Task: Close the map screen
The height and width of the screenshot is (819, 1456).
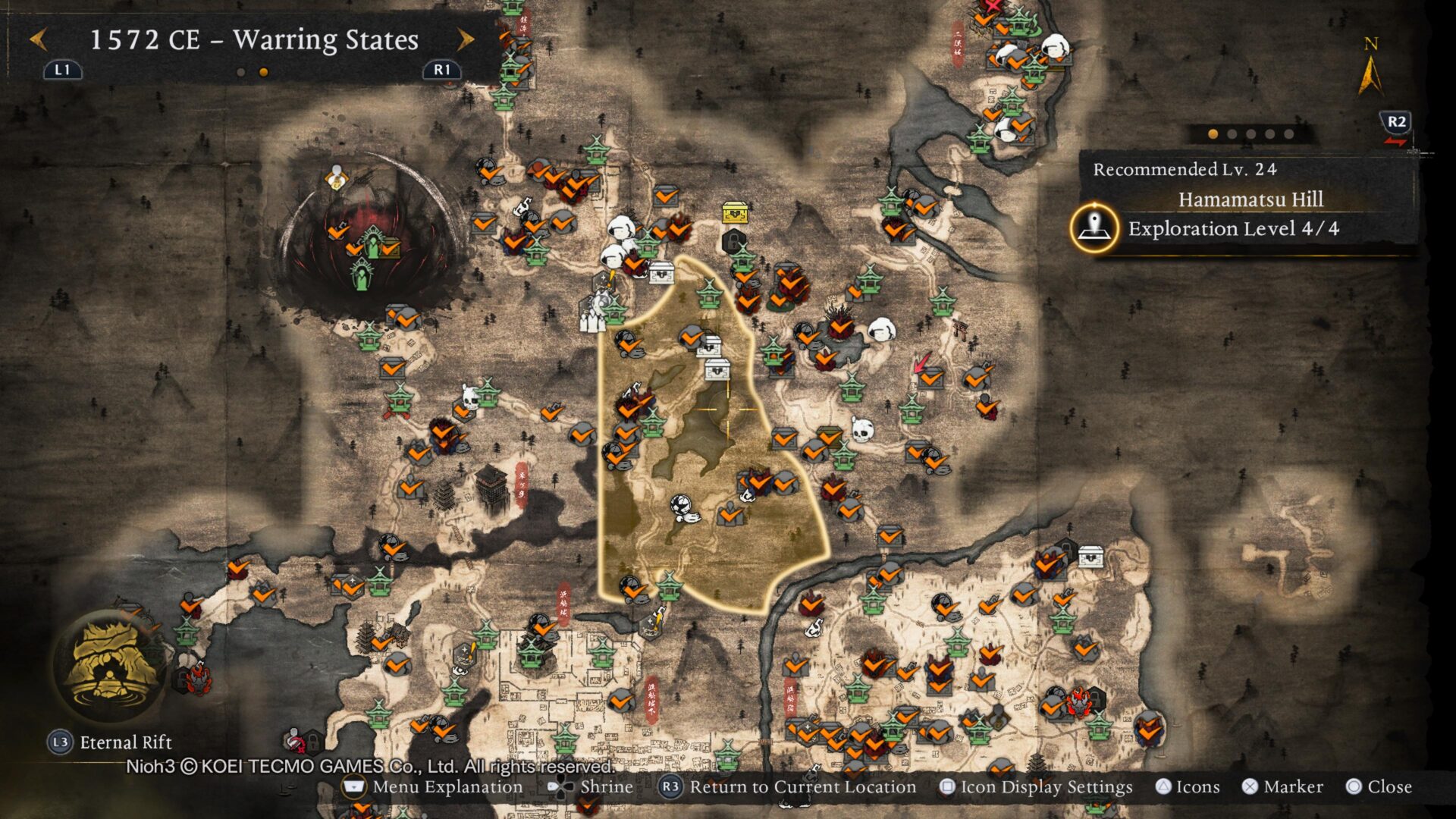Action: pyautogui.click(x=1379, y=787)
